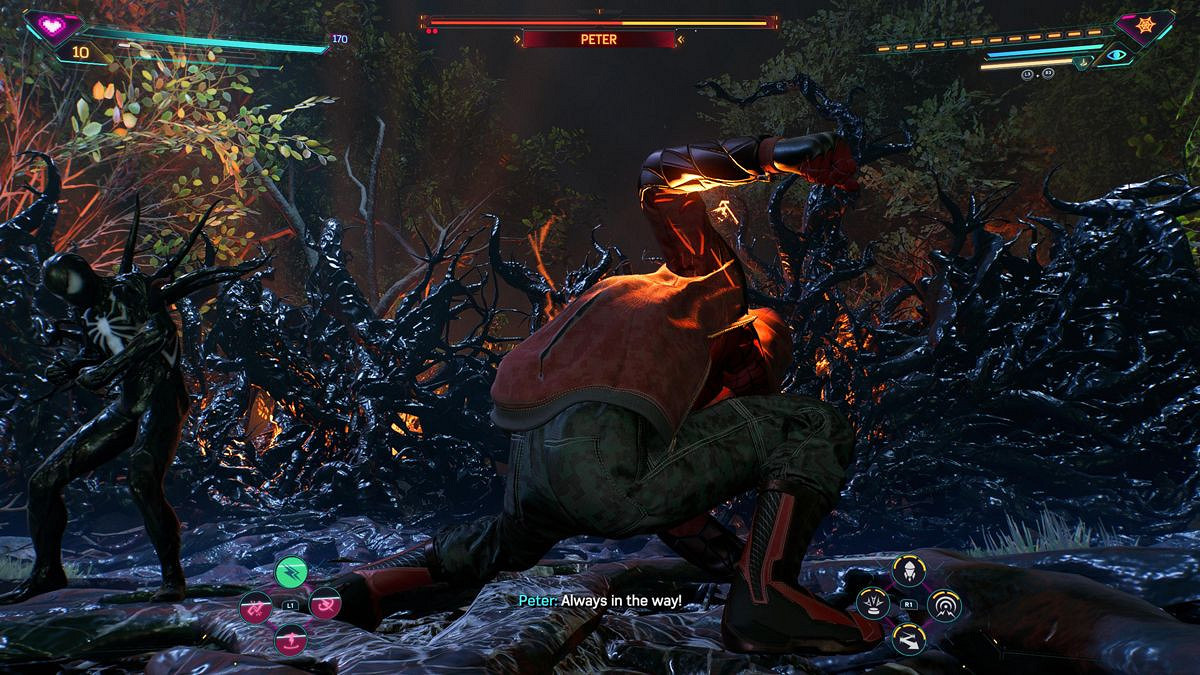The height and width of the screenshot is (675, 1200).
Task: Click the pink heart health icon
Action: (x=45, y=24)
